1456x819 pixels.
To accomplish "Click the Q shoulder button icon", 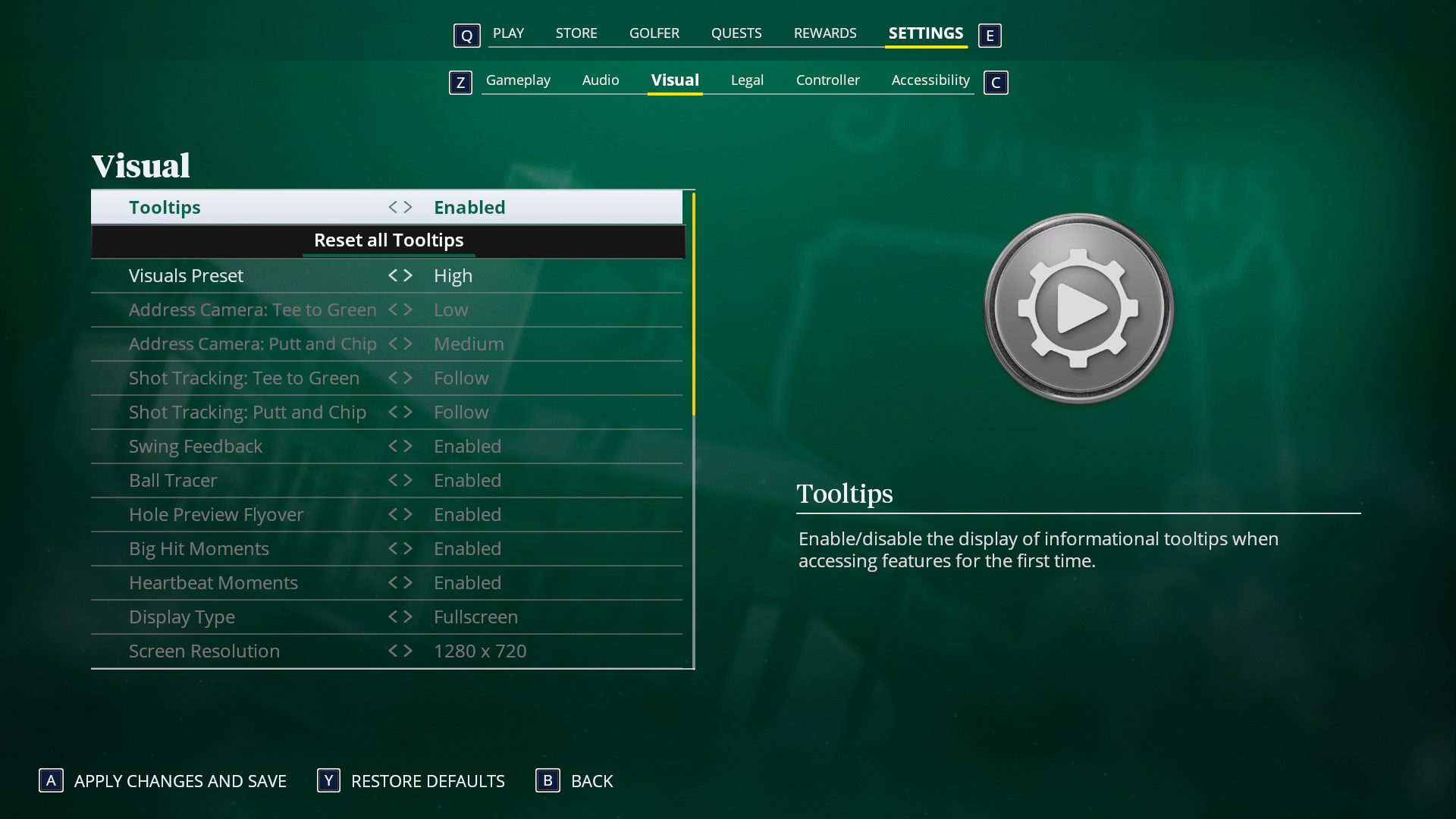I will [x=466, y=35].
